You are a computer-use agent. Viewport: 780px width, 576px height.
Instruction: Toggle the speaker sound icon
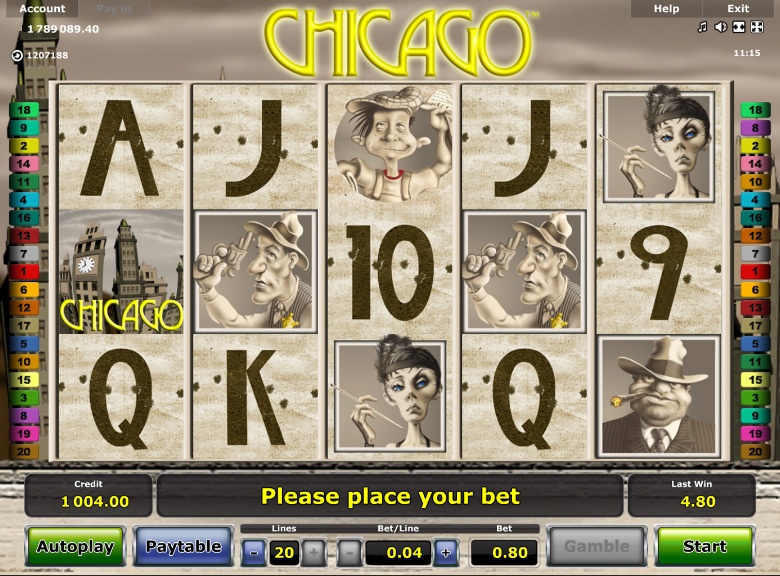720,27
